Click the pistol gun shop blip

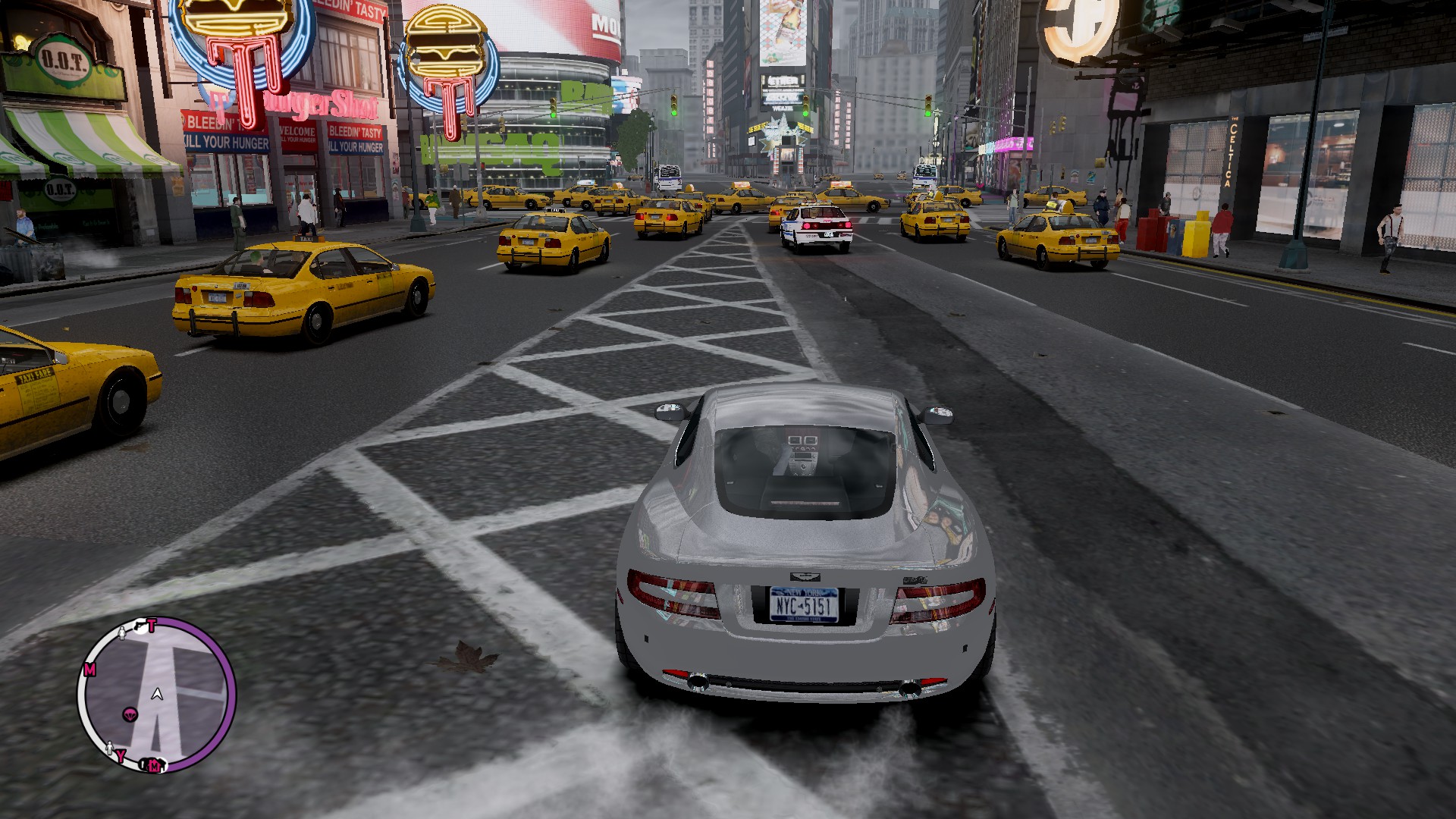140,626
